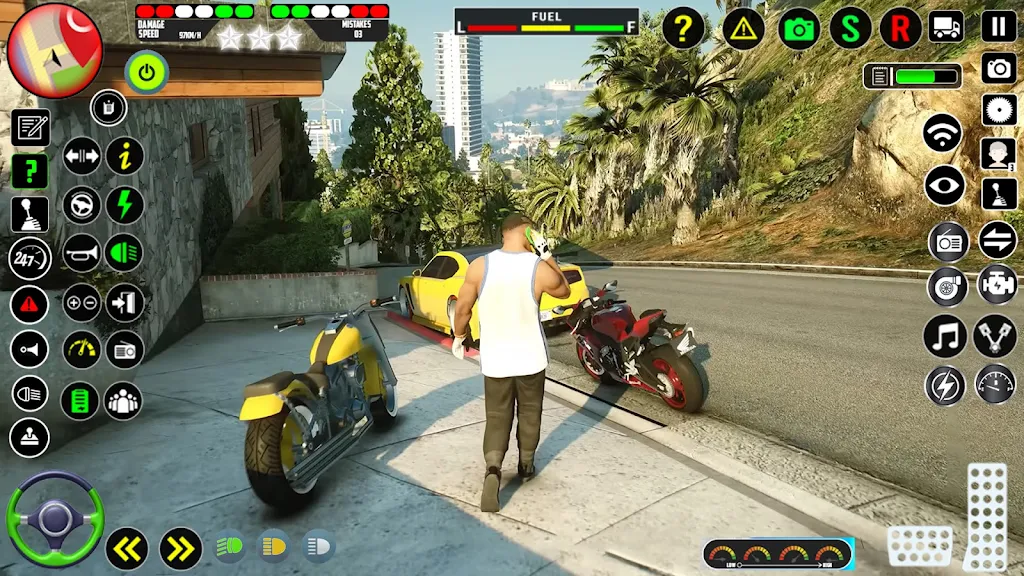Switch view with the green camera icon
This screenshot has width=1024, height=576.
(799, 28)
